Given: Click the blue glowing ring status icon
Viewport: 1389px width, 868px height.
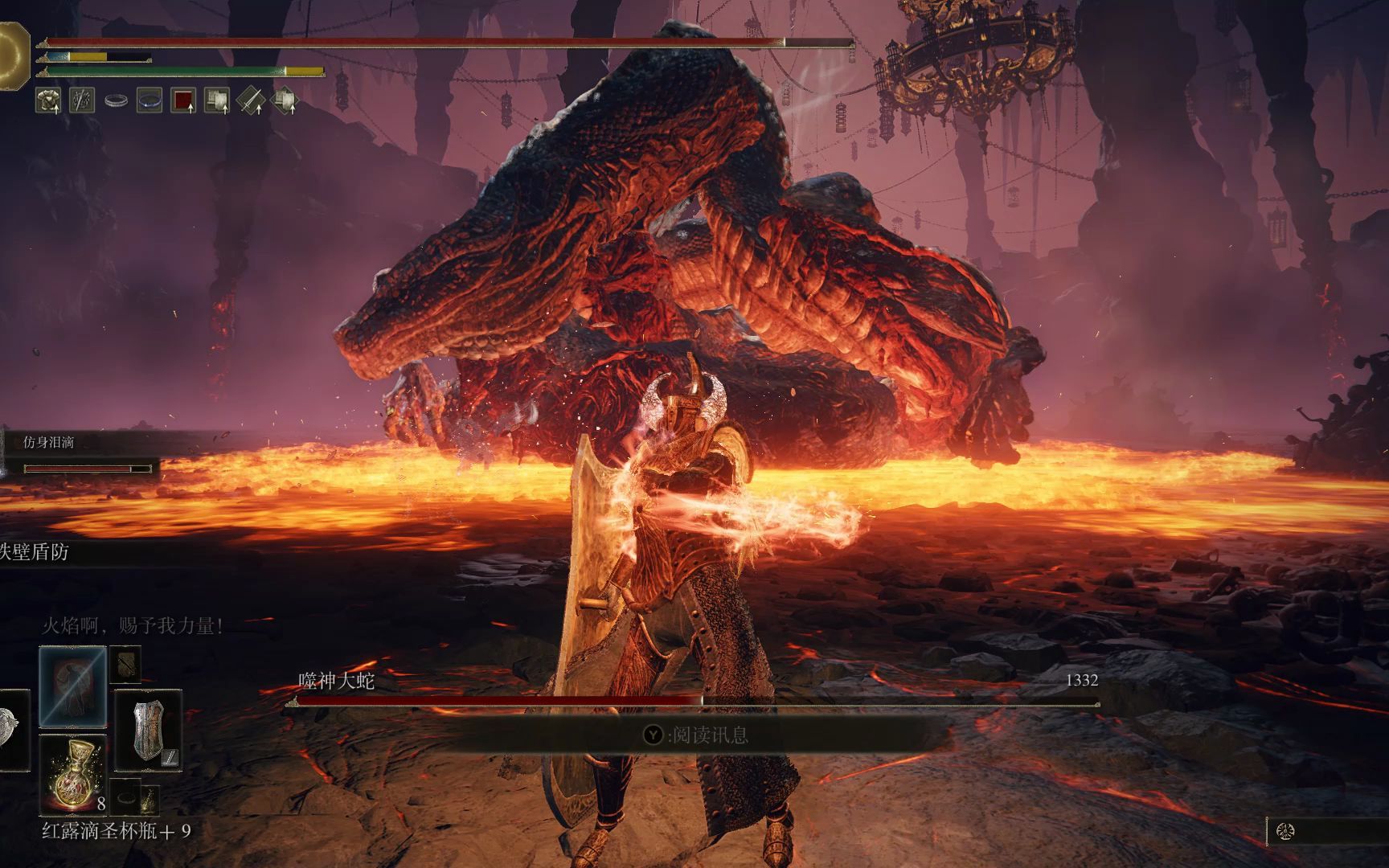Looking at the screenshot, I should click(150, 100).
